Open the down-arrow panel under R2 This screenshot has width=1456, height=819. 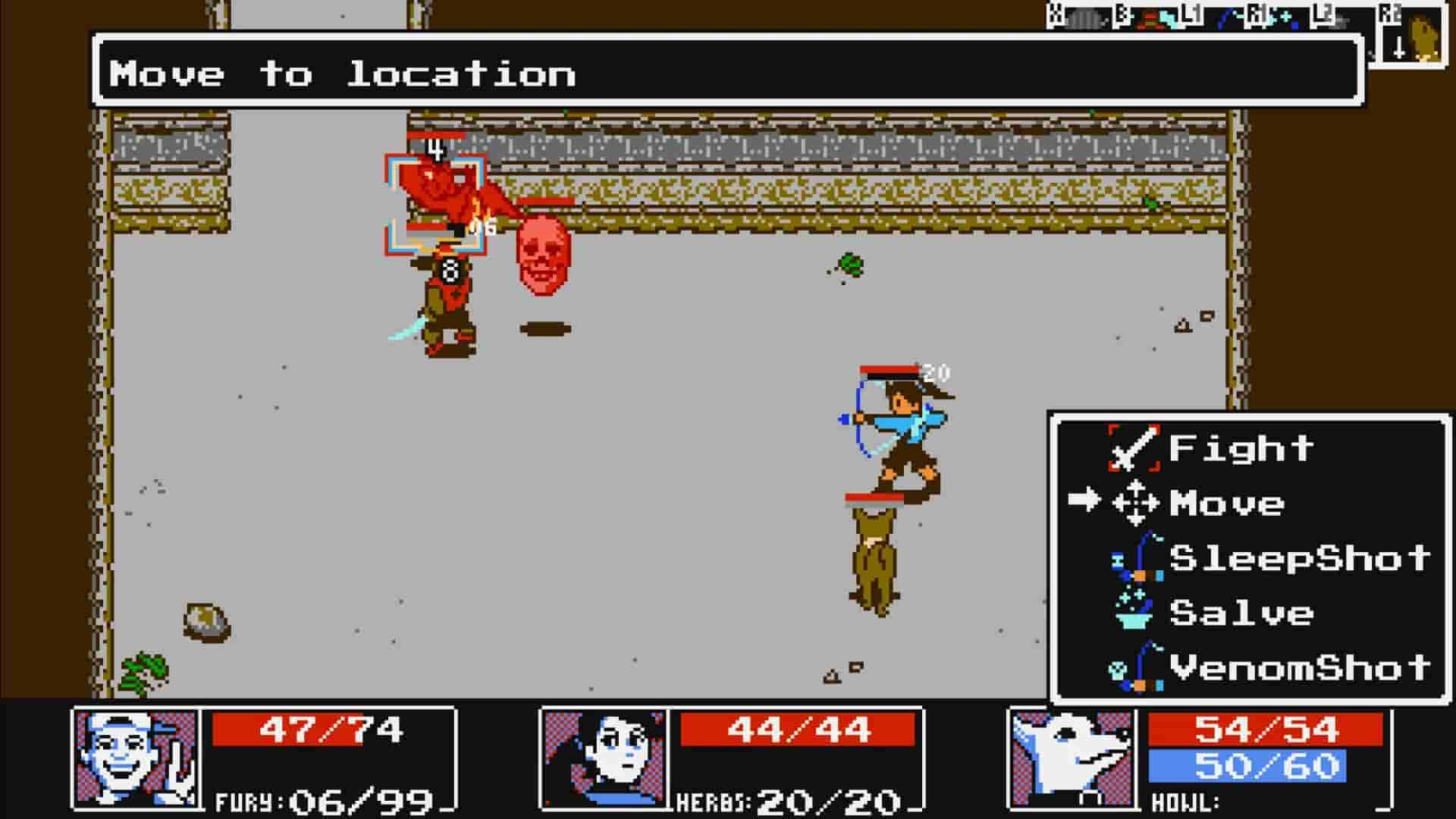(1398, 49)
